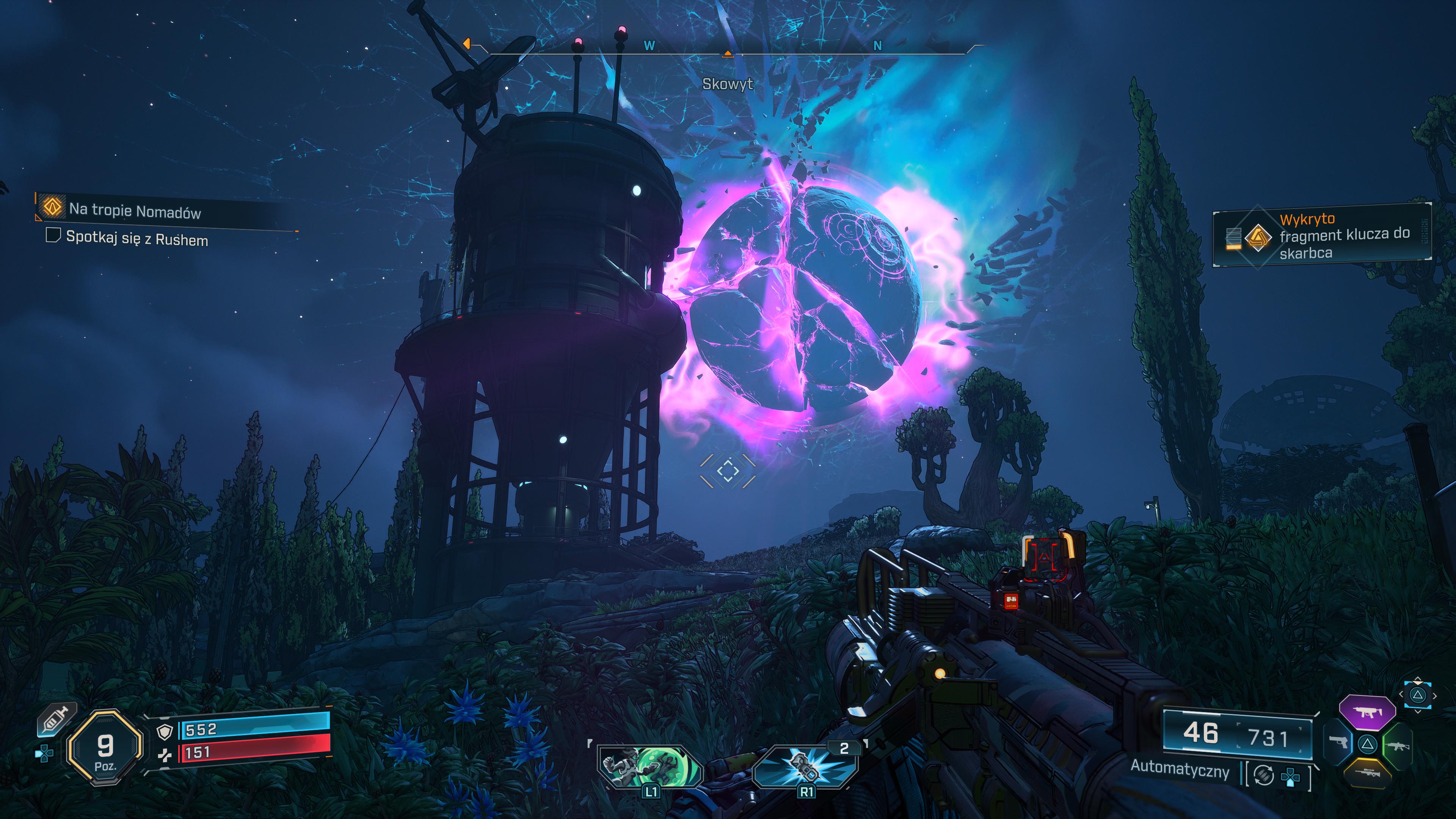The height and width of the screenshot is (819, 1456).
Task: Switch to the pistol weapon slot
Action: (x=1338, y=742)
